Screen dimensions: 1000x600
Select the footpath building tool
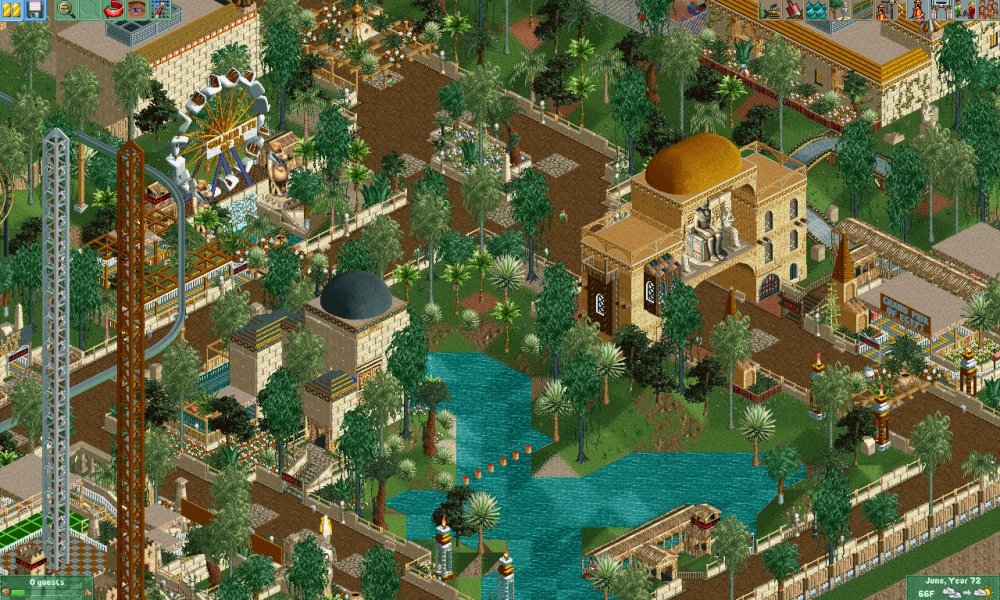pyautogui.click(x=862, y=9)
